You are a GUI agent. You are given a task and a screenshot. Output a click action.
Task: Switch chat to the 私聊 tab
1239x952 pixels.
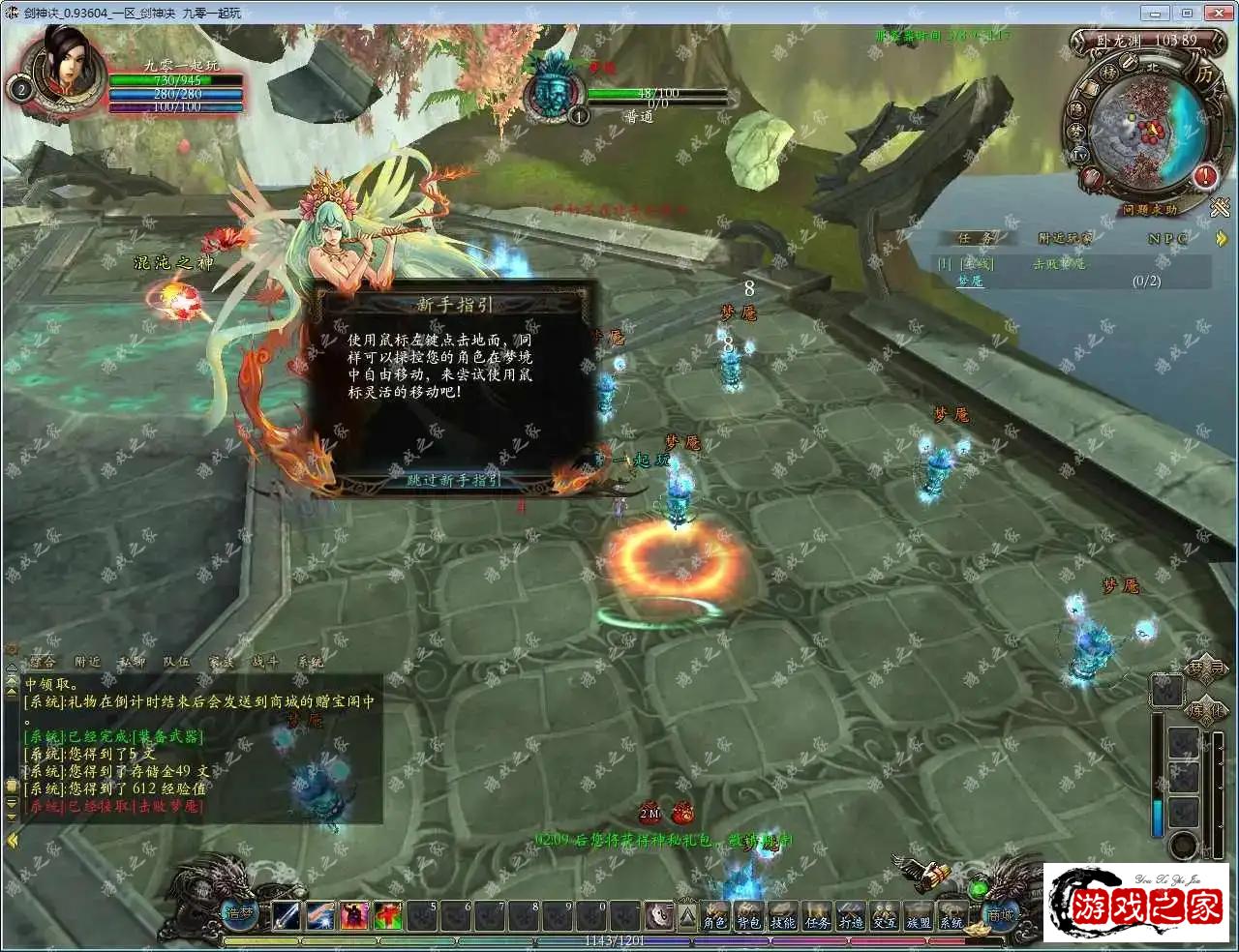point(132,662)
